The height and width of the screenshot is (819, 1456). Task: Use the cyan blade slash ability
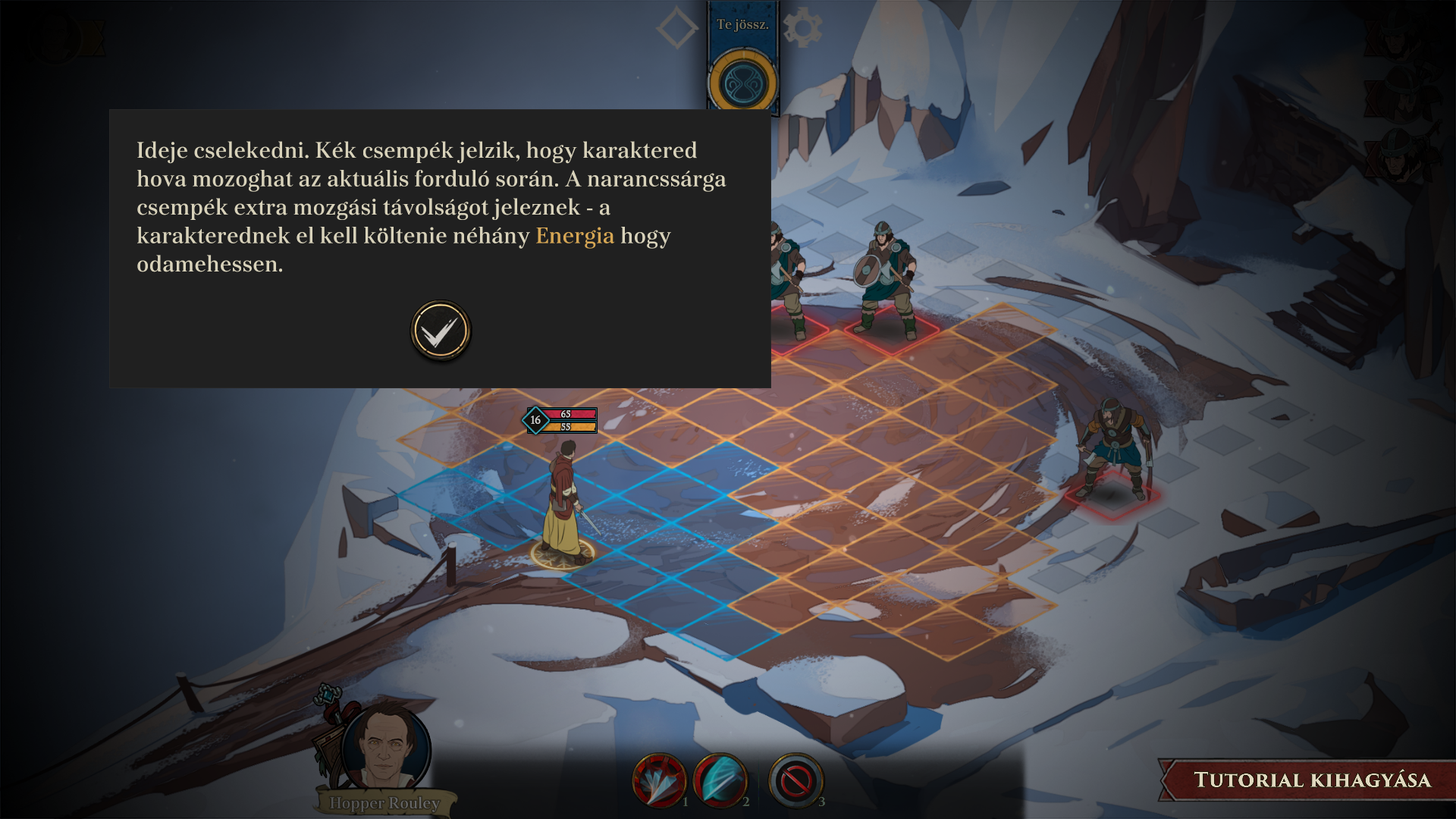[719, 780]
